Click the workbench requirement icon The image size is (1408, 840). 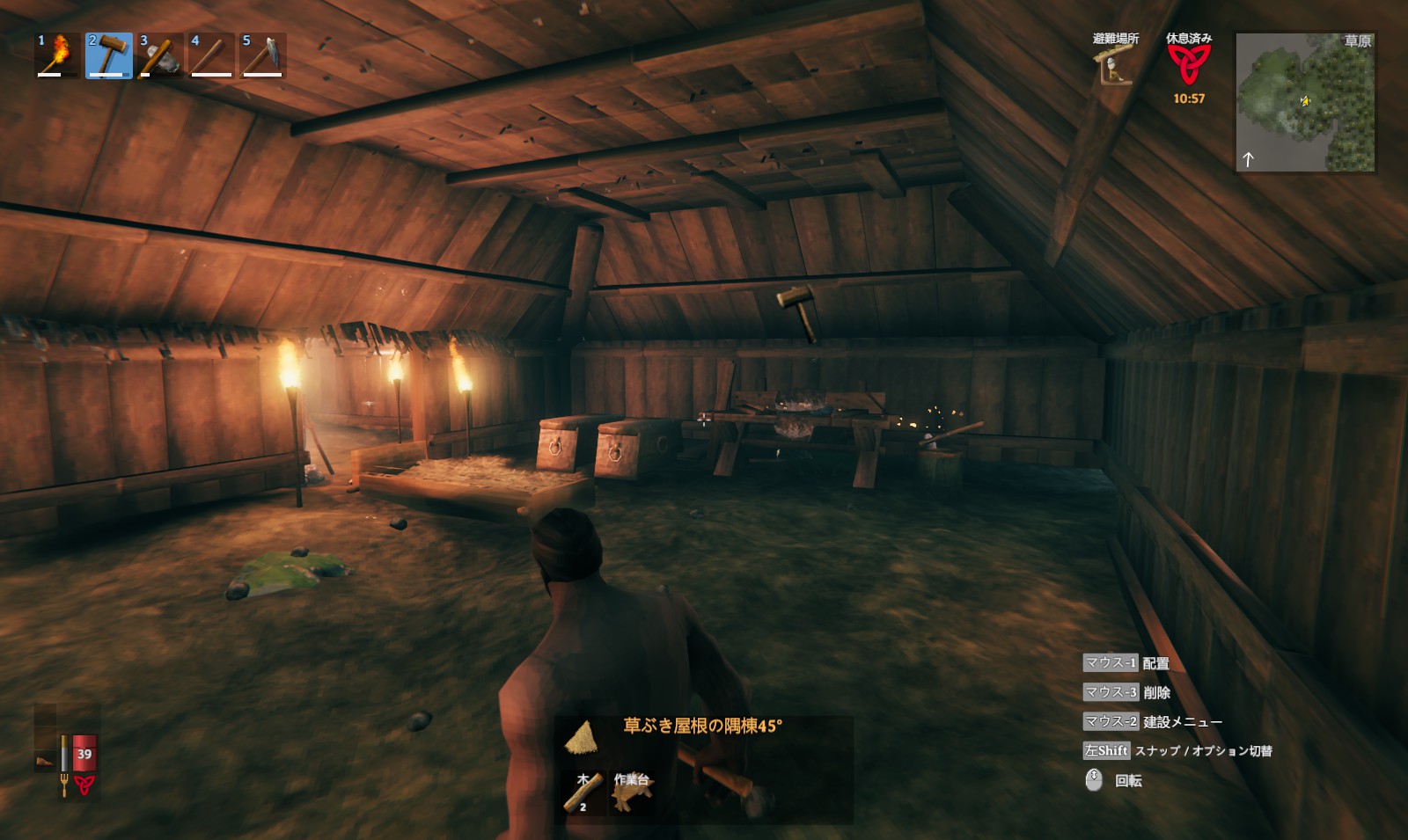tap(630, 792)
